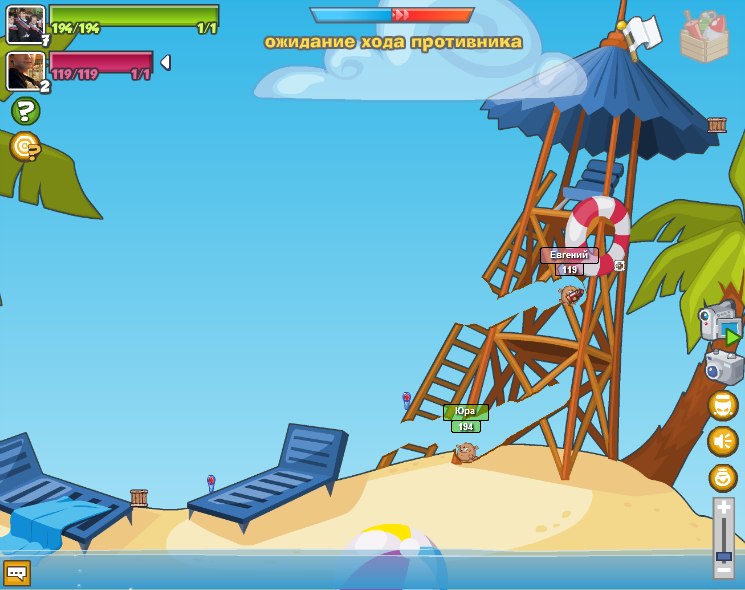
Task: Click the blue zoom slider handle
Action: pyautogui.click(x=723, y=556)
